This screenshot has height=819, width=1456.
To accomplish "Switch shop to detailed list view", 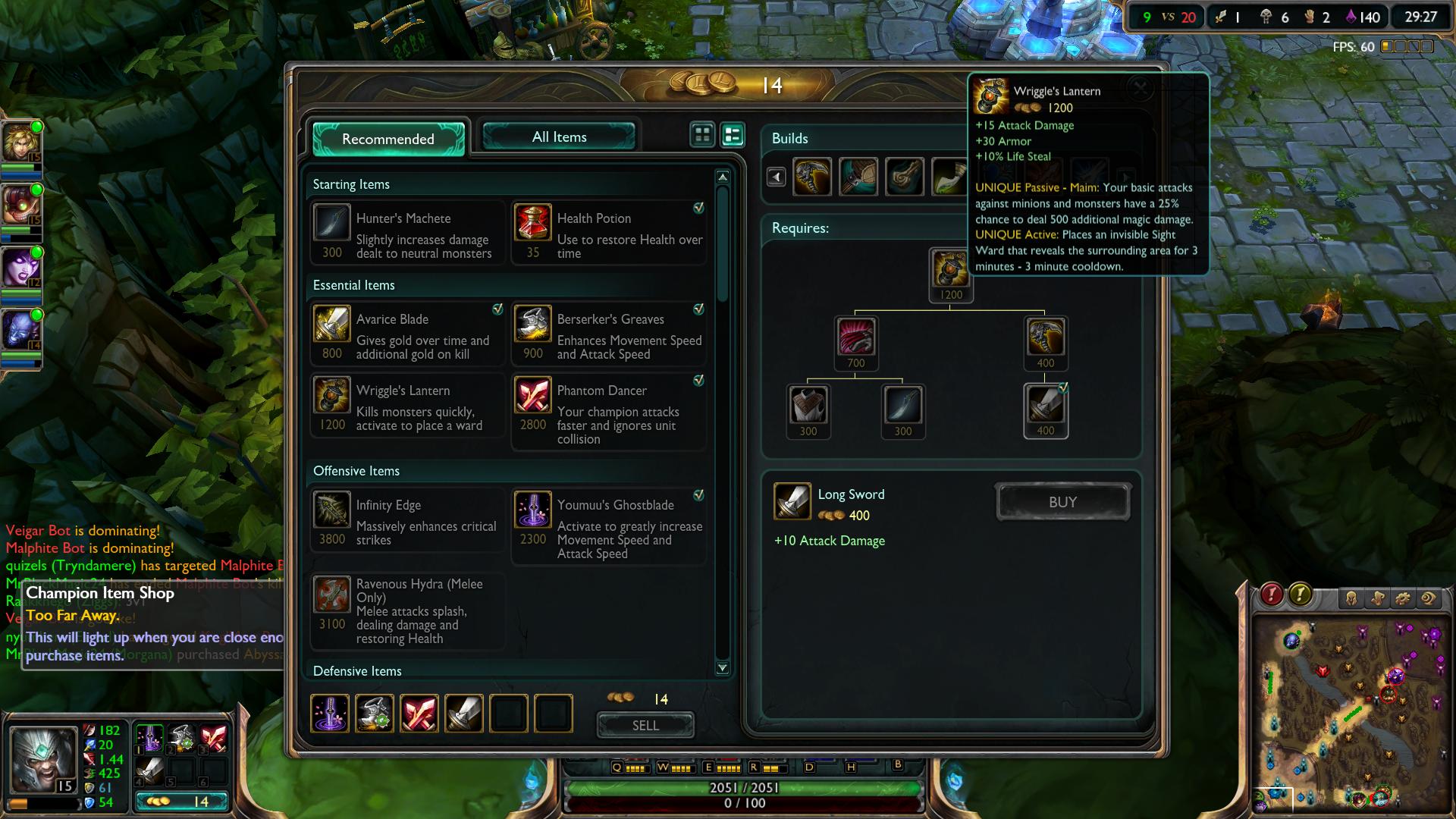I will tap(730, 135).
